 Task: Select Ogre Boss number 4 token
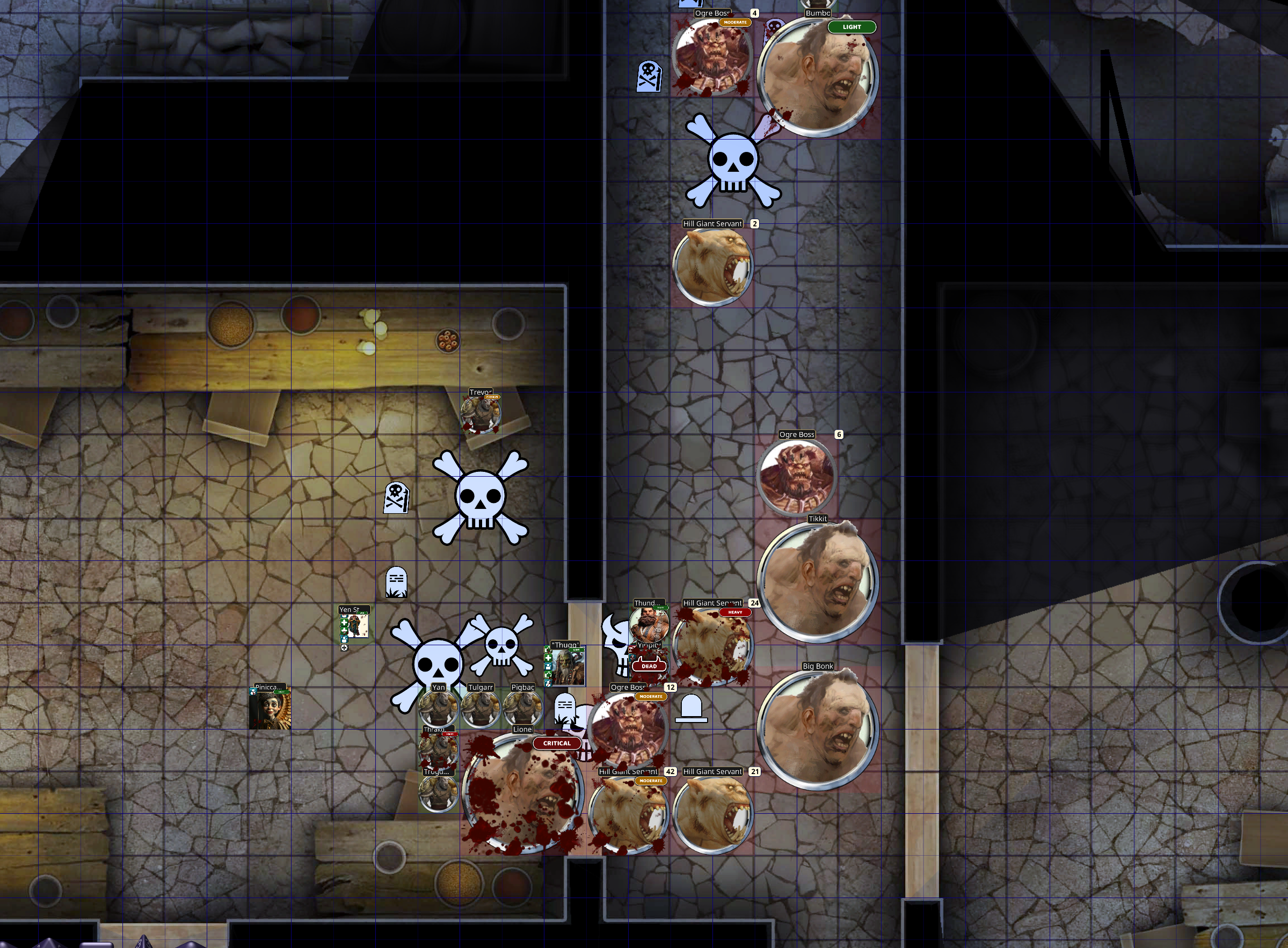coord(712,56)
